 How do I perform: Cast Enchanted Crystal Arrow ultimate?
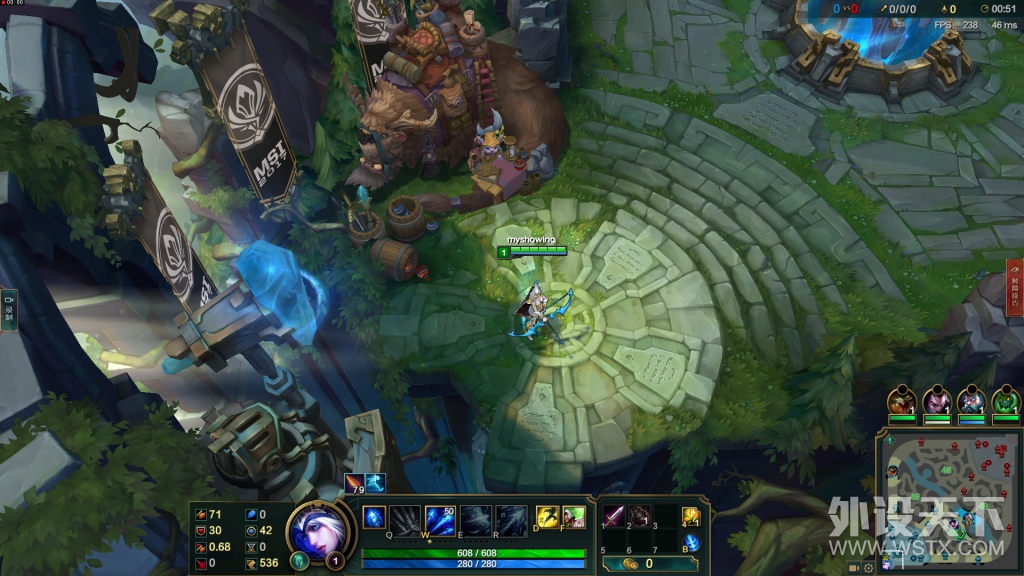tap(511, 519)
